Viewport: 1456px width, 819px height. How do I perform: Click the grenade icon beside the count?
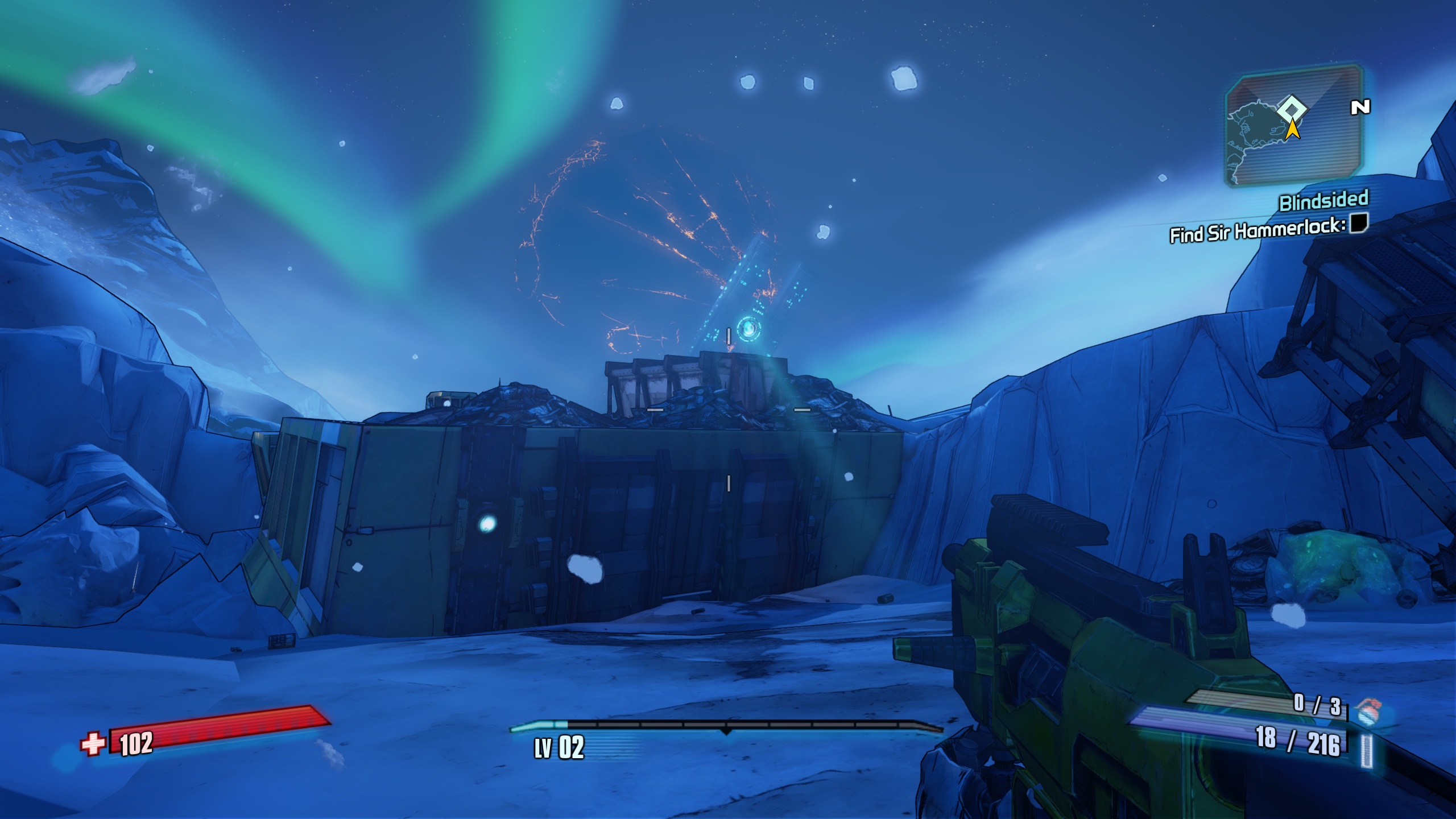[x=1368, y=711]
